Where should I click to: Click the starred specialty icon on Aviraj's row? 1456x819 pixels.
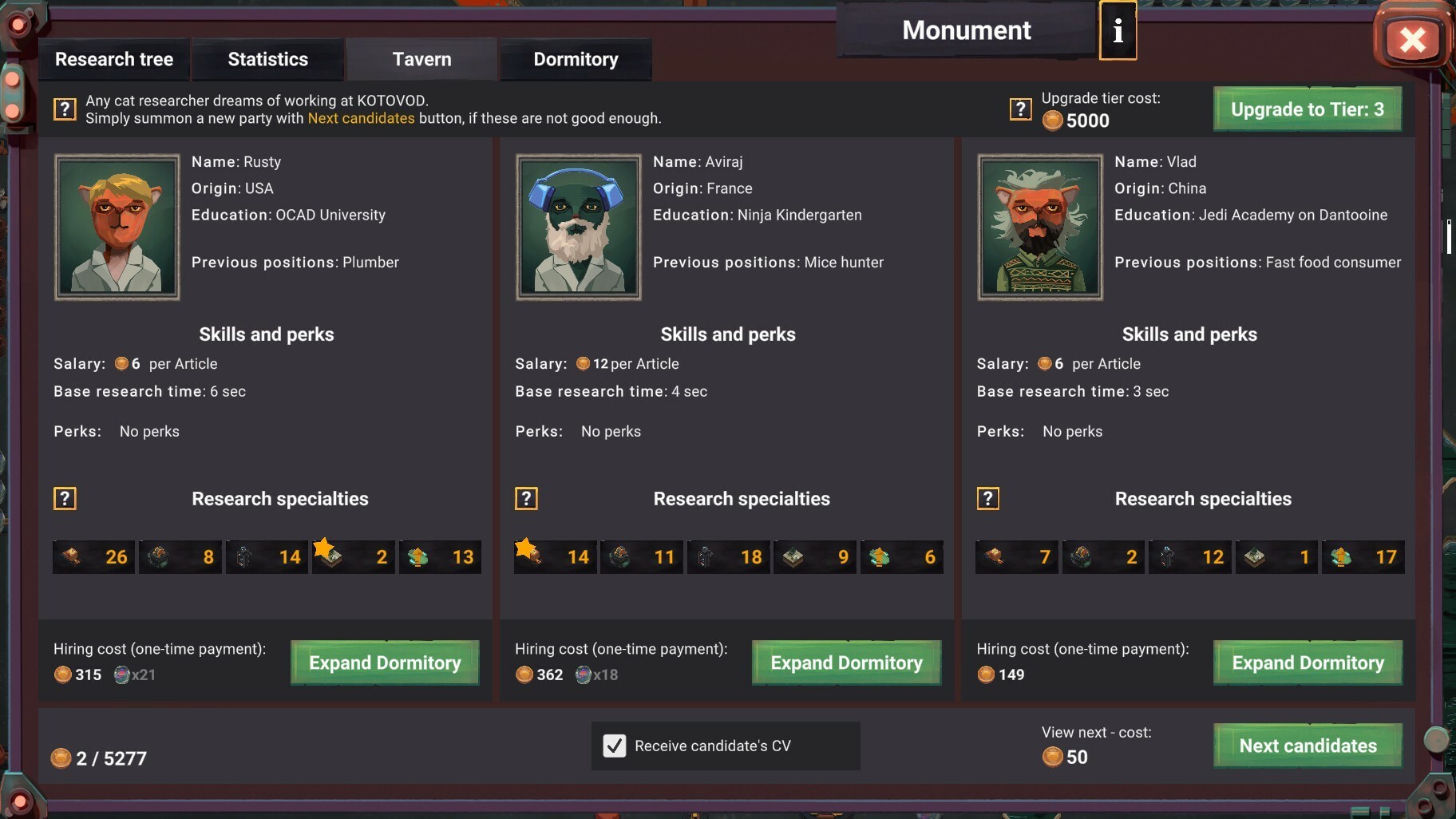555,556
